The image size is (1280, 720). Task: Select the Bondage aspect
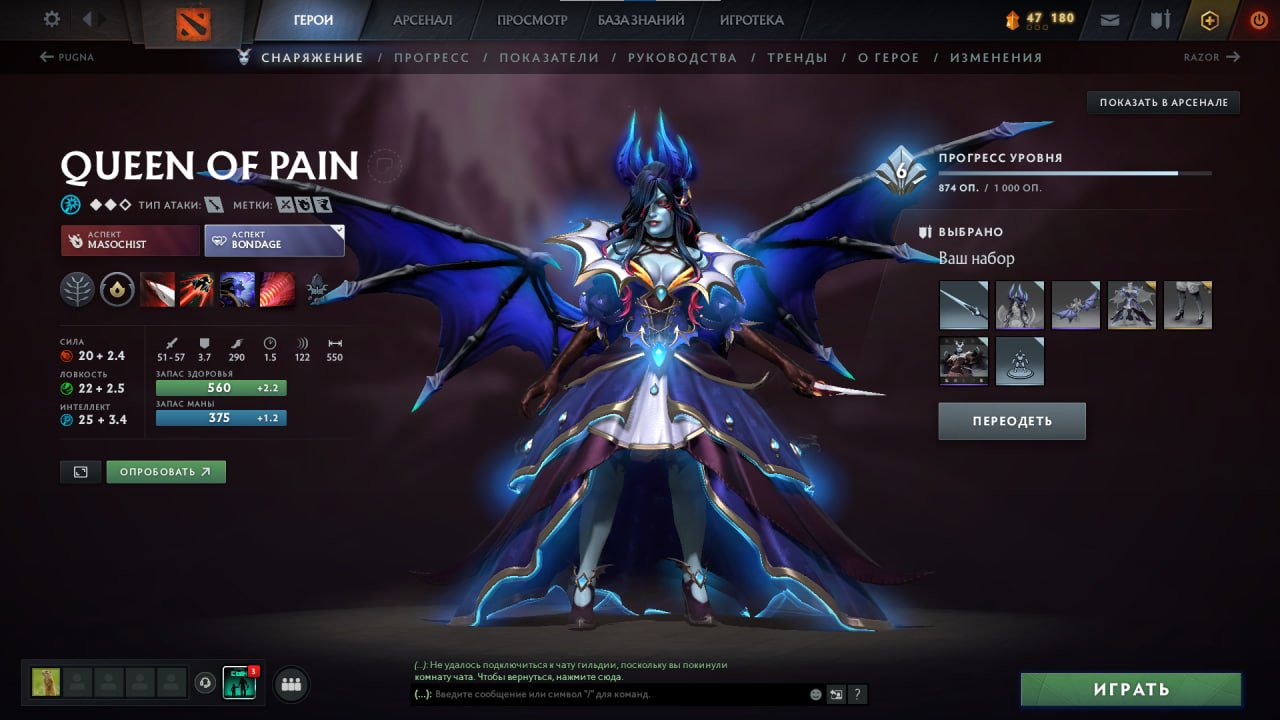point(274,239)
